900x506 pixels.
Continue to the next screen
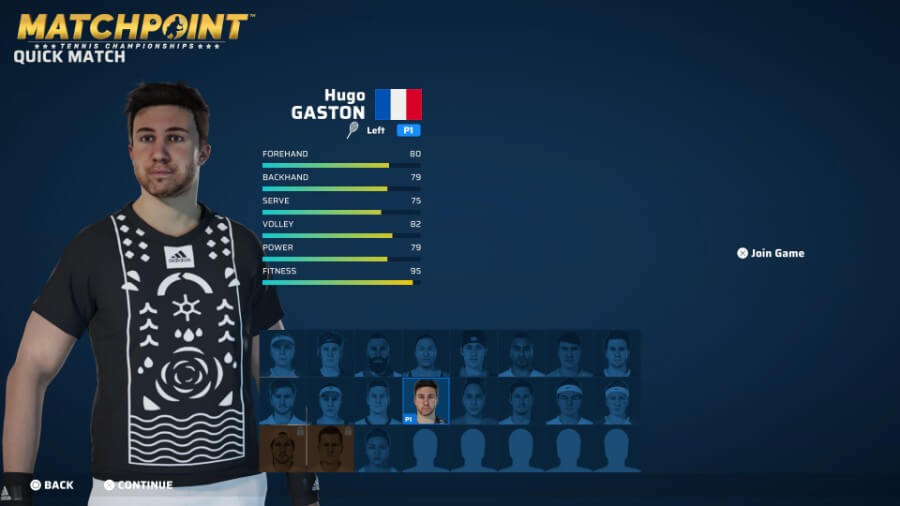138,485
